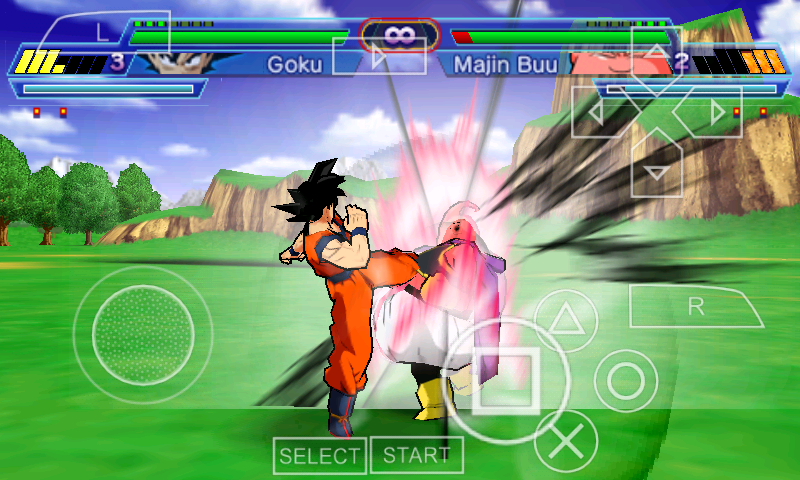
Task: Tap the square touch button
Action: pyautogui.click(x=506, y=381)
